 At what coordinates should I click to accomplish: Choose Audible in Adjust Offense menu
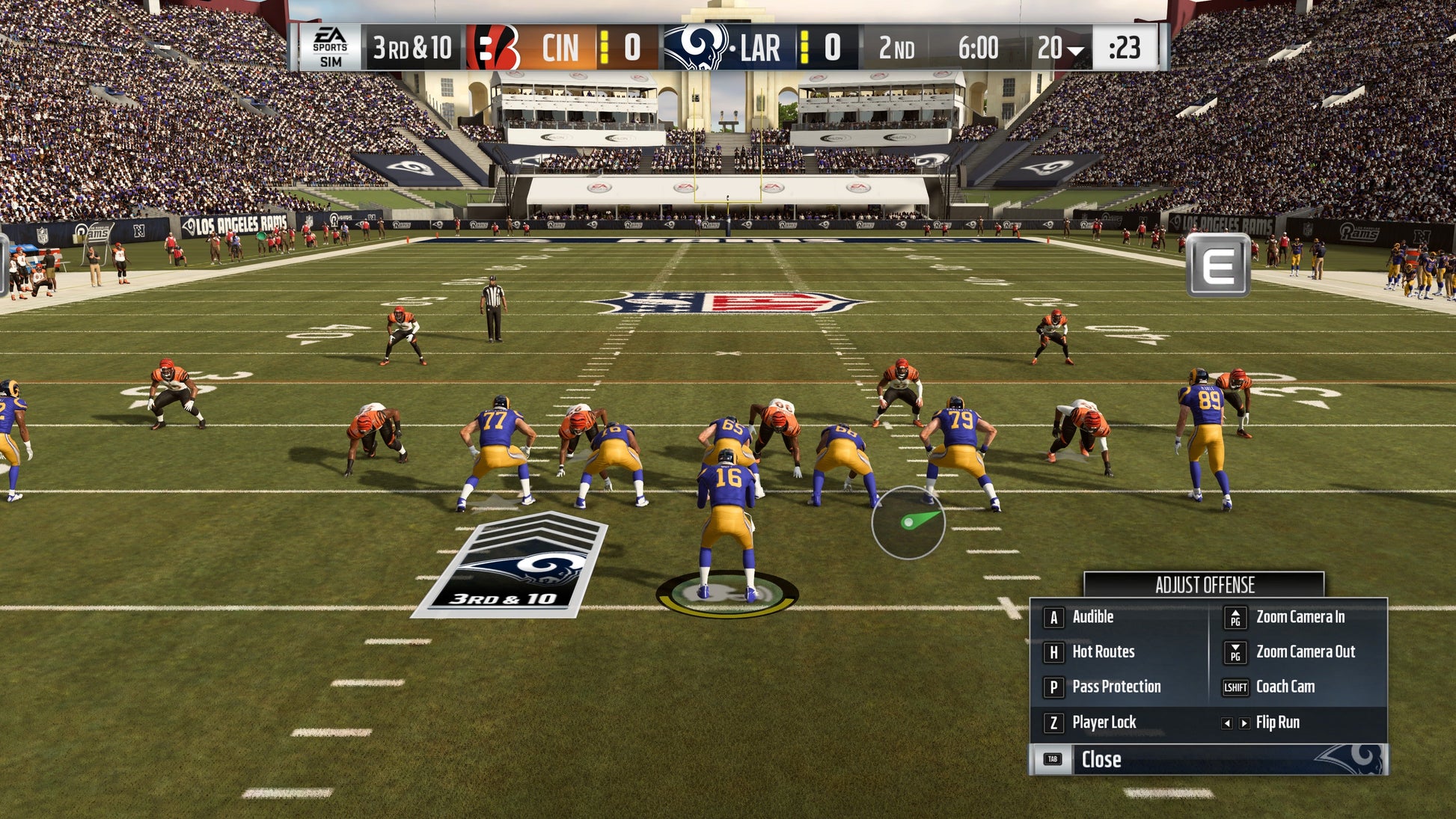(1092, 617)
